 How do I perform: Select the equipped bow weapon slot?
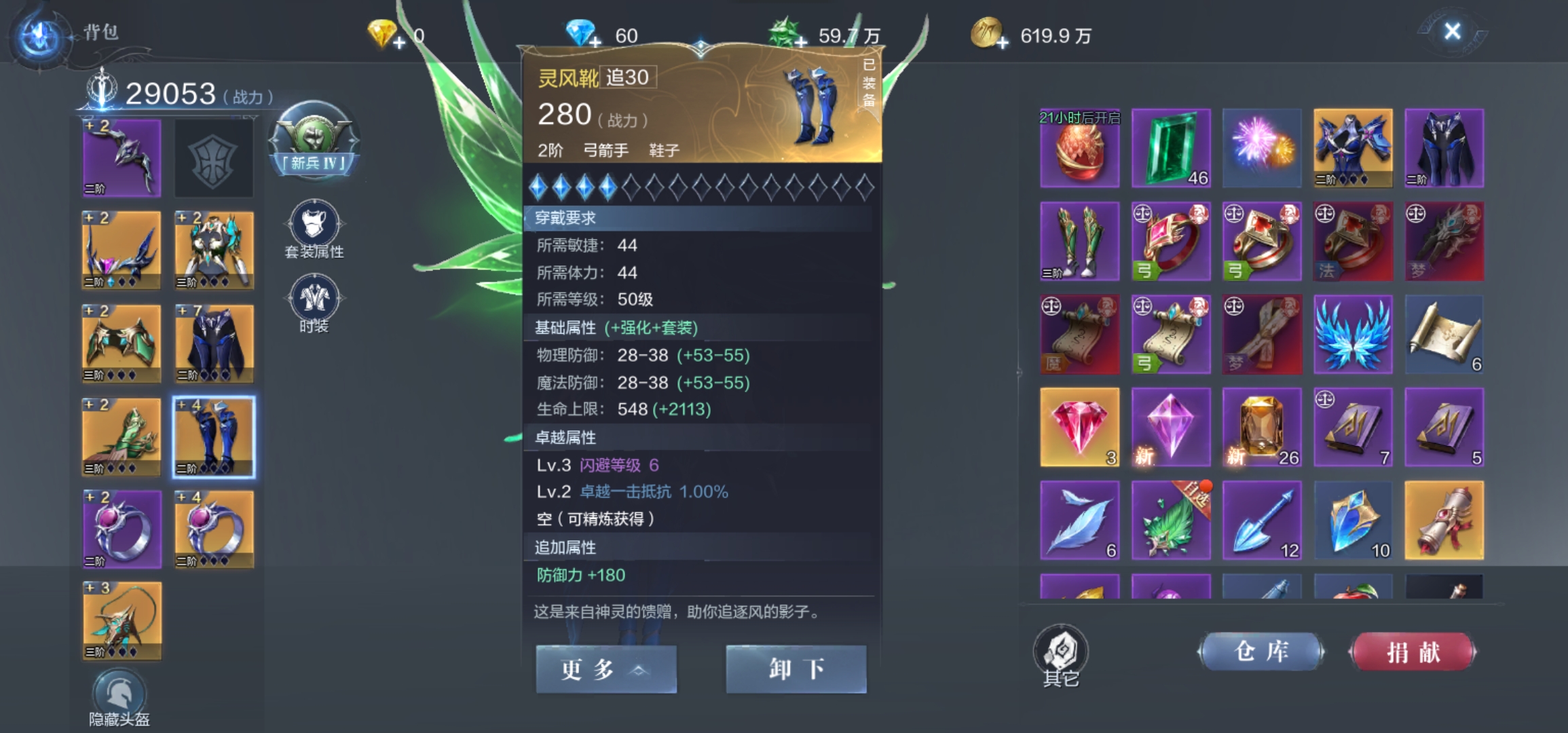[122, 158]
